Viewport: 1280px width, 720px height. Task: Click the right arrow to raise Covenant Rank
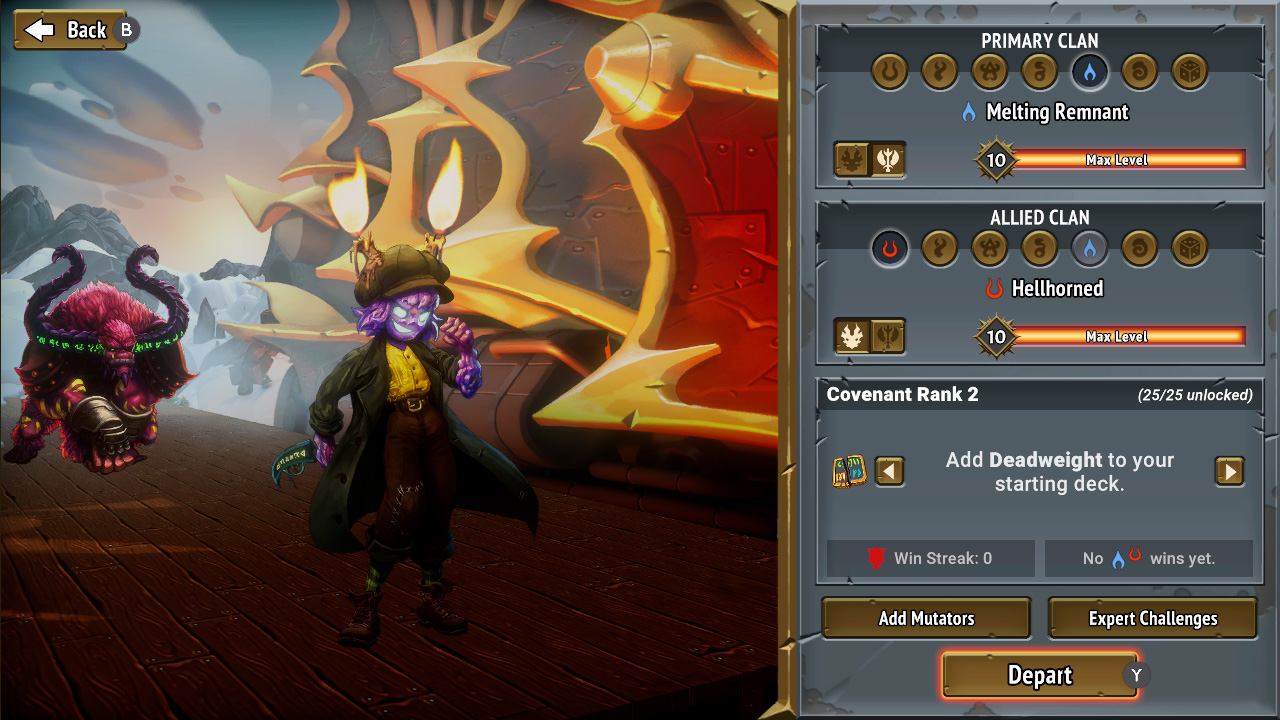[x=1229, y=471]
